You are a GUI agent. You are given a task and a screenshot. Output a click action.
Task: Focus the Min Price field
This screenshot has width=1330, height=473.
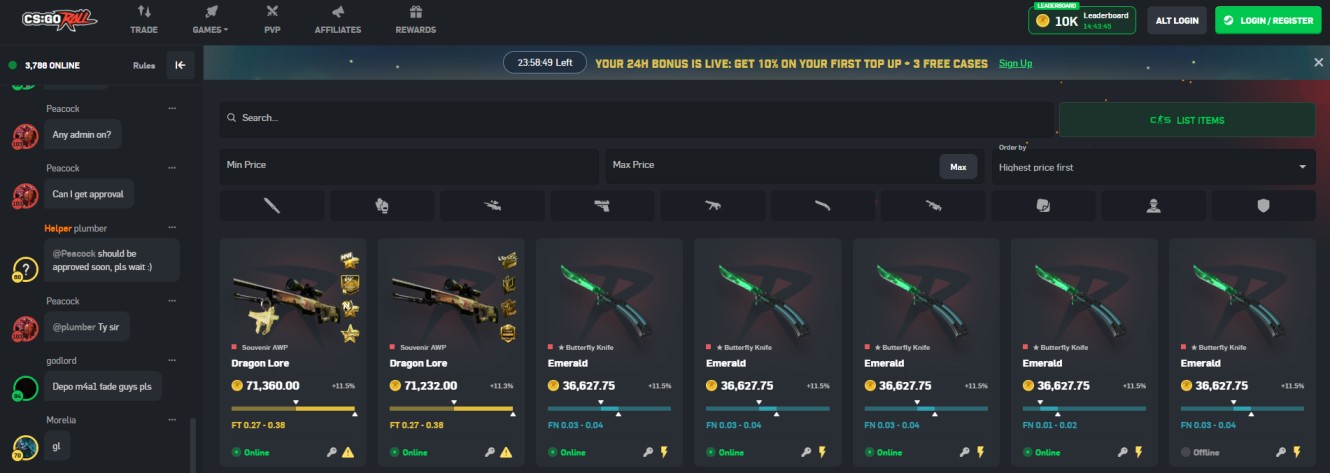[x=408, y=165]
